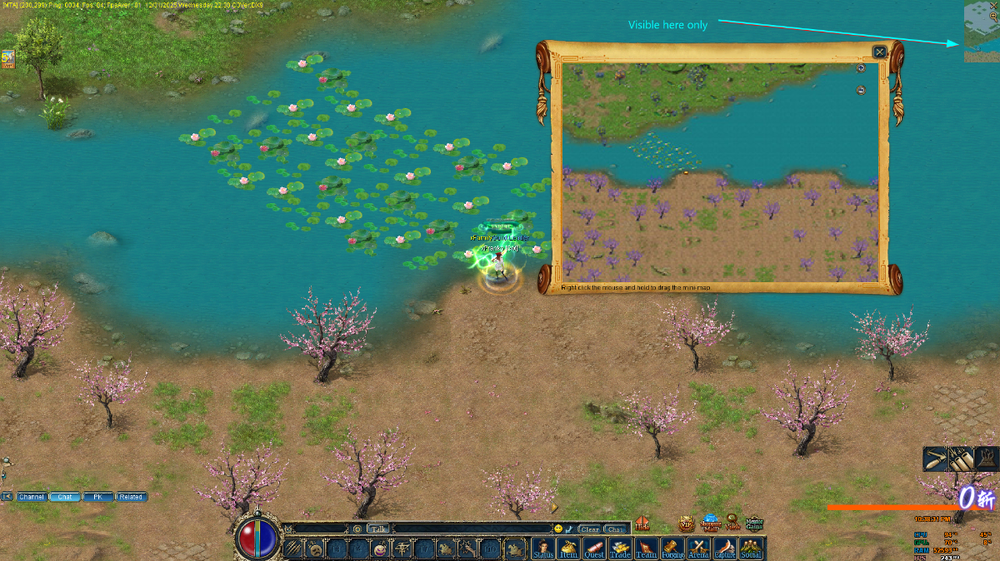Clear the chat with Clear button
The image size is (1000, 561).
pyautogui.click(x=590, y=529)
